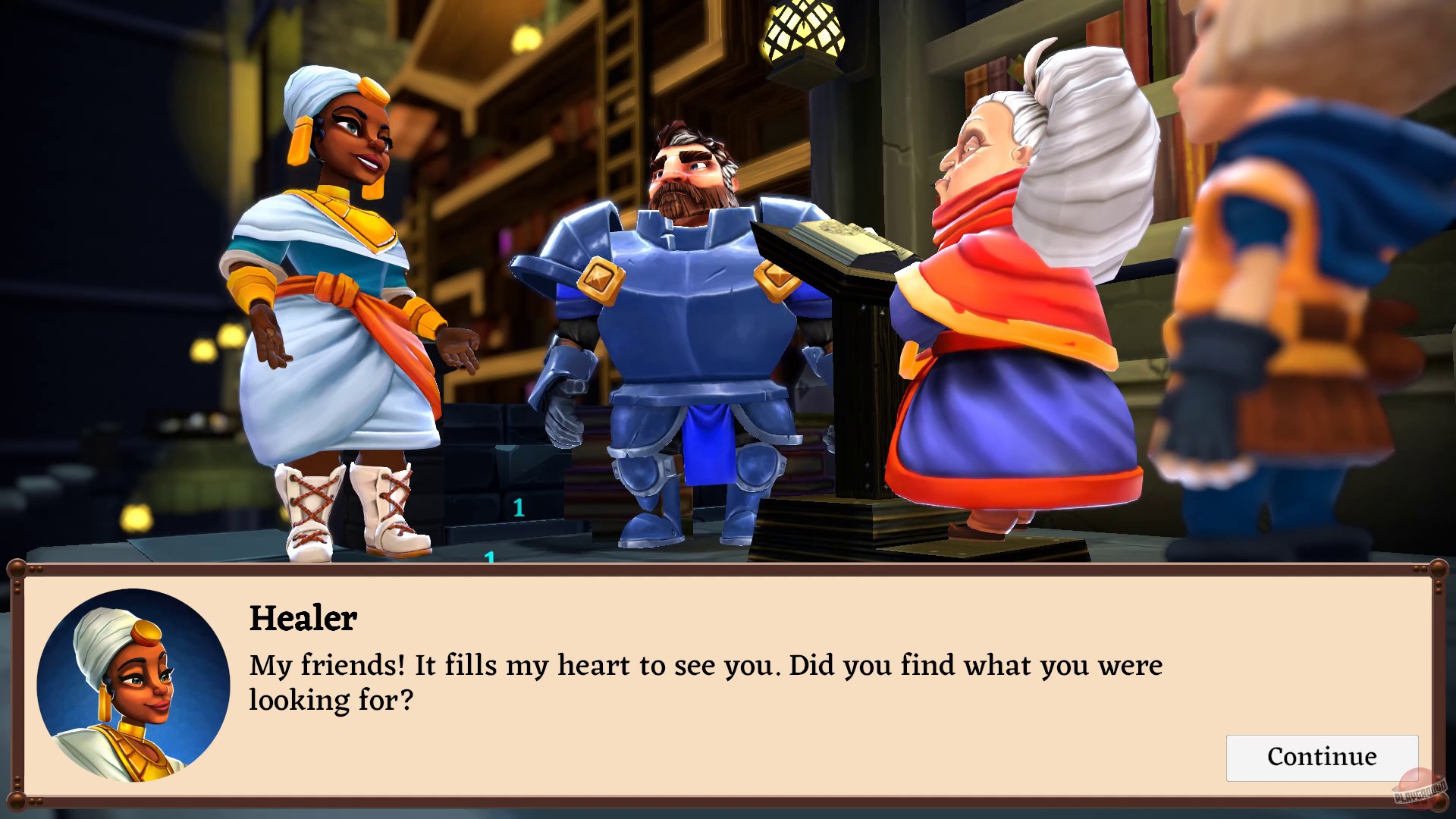Click the golden disc on the Healer's turban
This screenshot has height=819, width=1456.
tap(375, 89)
